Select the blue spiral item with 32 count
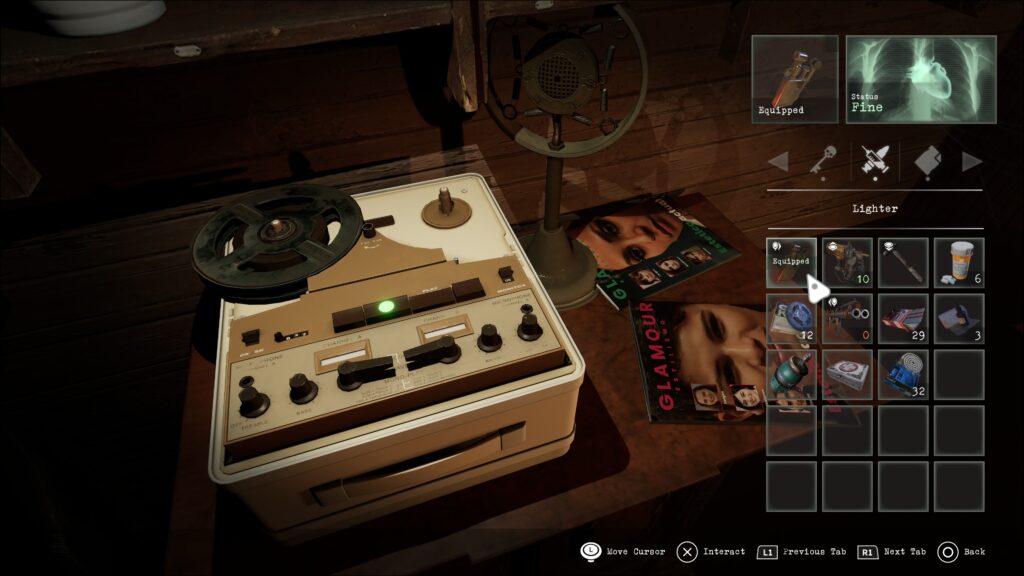 (904, 374)
